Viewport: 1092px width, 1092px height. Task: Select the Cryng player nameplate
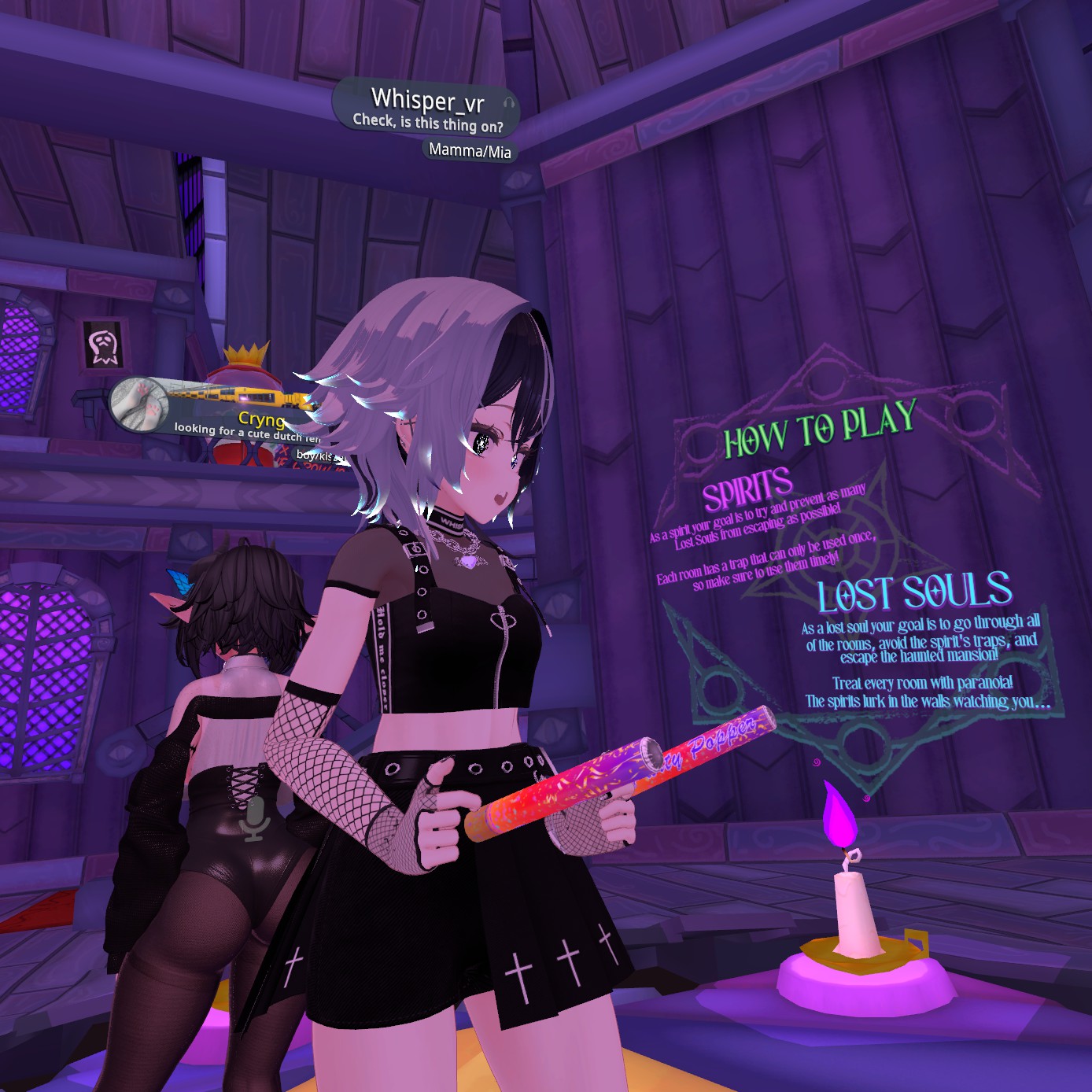(260, 419)
